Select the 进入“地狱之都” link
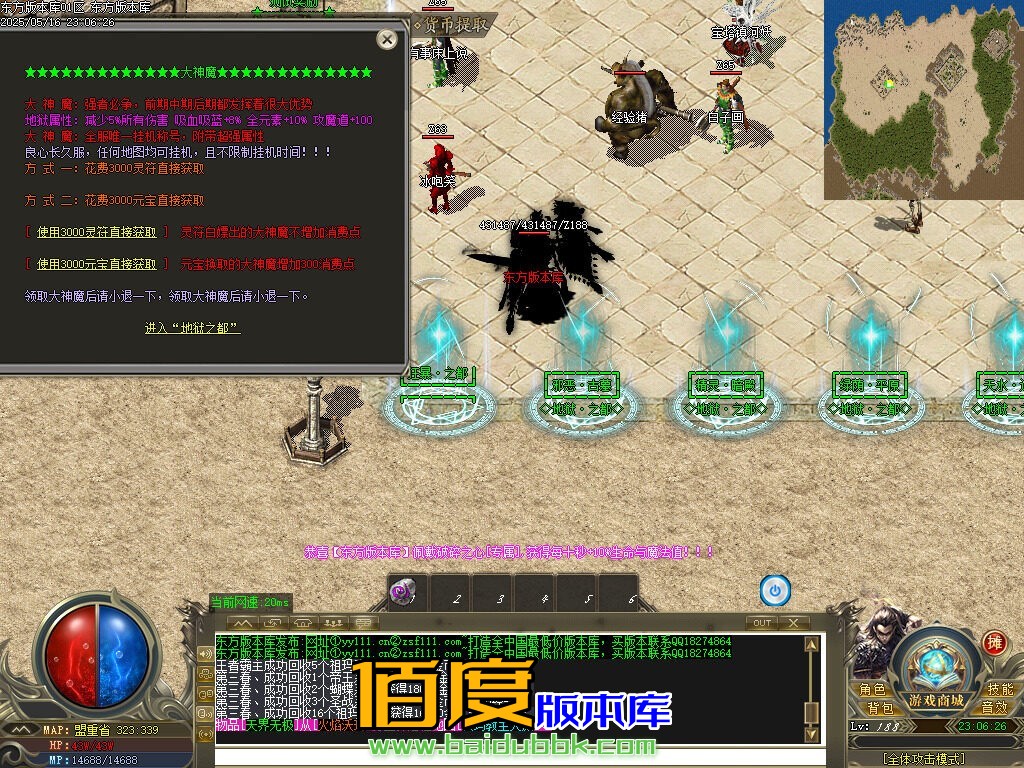The height and width of the screenshot is (768, 1024). pyautogui.click(x=192, y=328)
